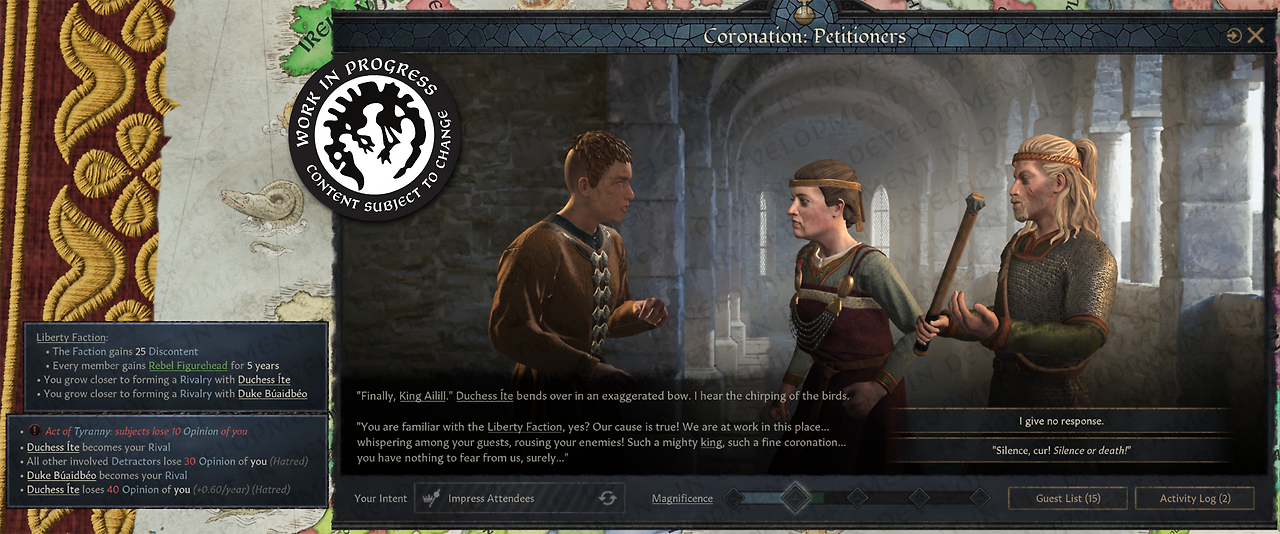Open the Guest List (15)
The width and height of the screenshot is (1280, 534).
click(1068, 498)
